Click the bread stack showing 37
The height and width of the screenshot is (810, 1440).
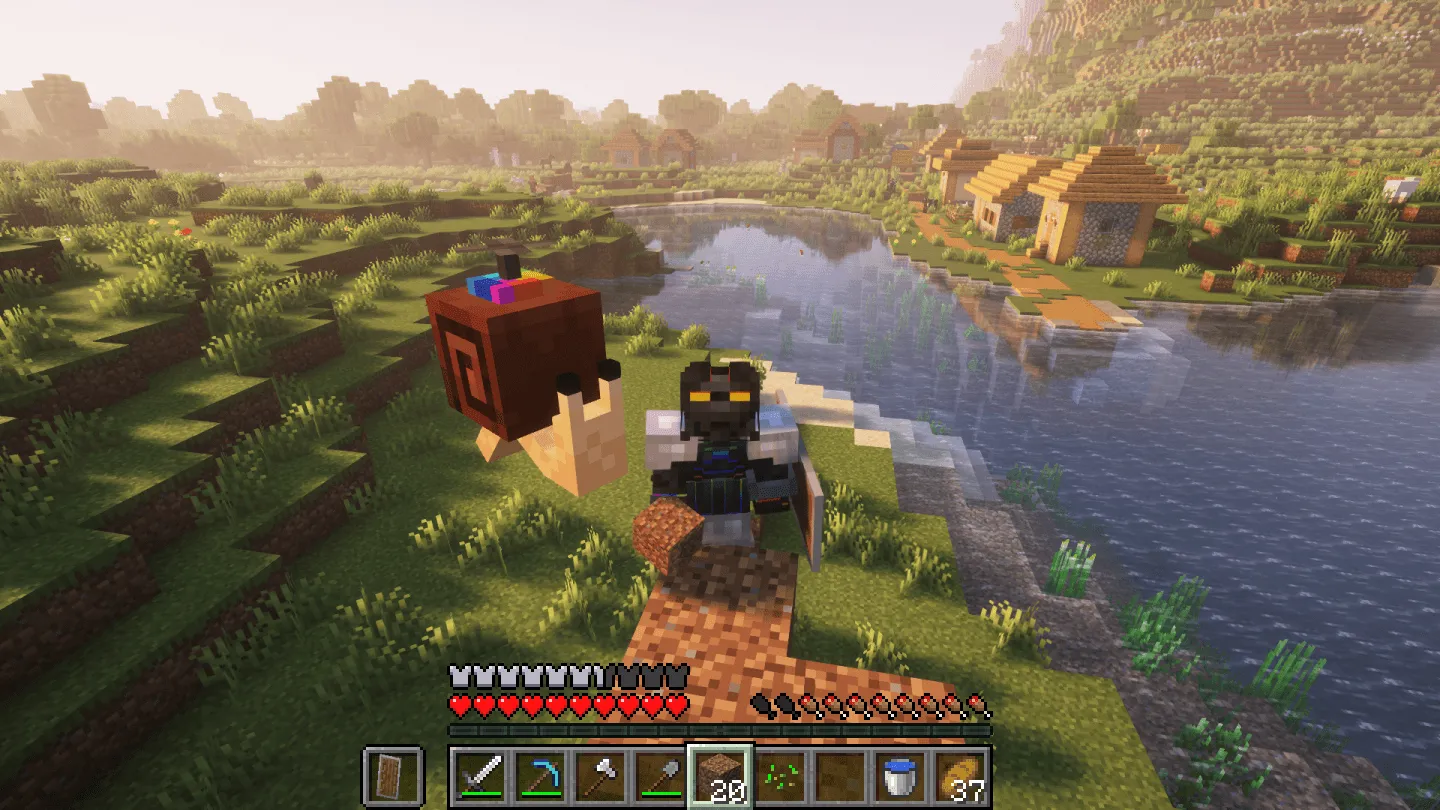coord(962,774)
